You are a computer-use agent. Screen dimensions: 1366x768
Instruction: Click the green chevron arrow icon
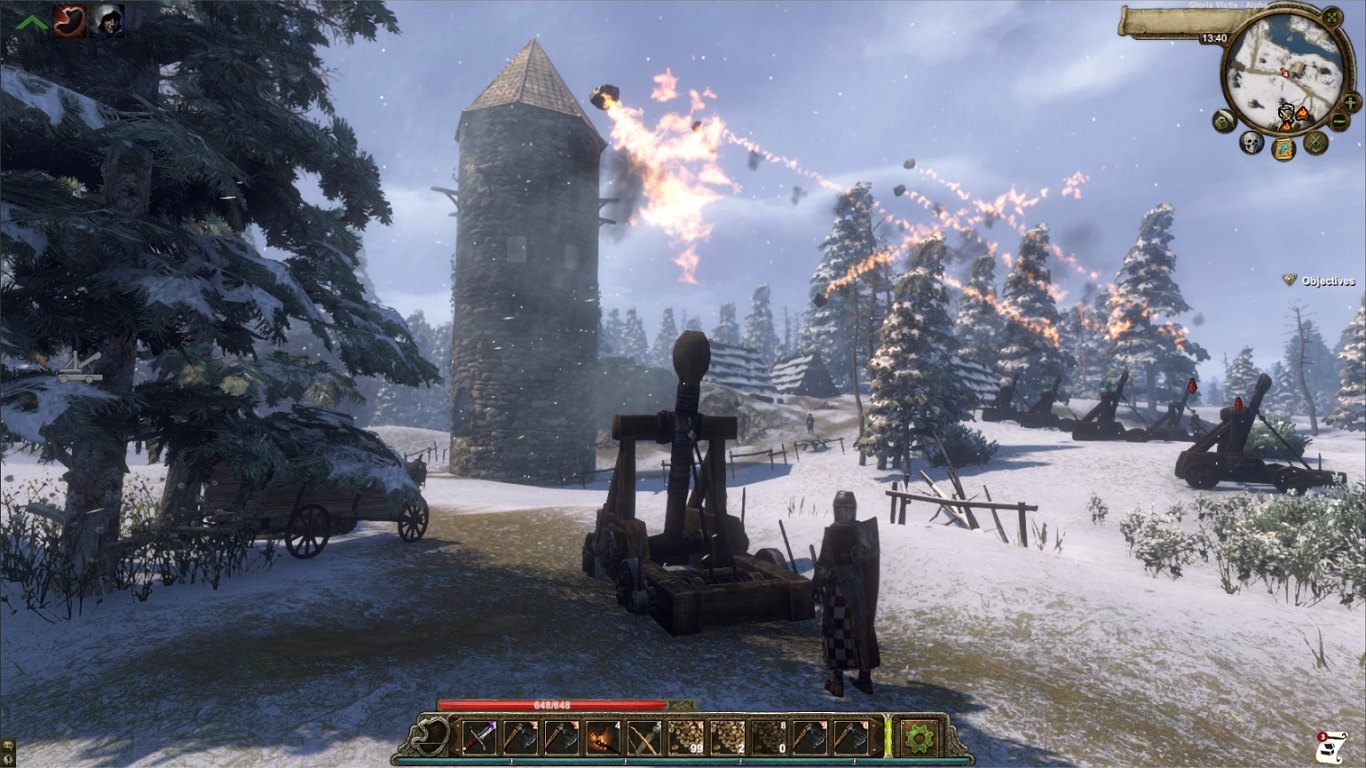[x=32, y=21]
